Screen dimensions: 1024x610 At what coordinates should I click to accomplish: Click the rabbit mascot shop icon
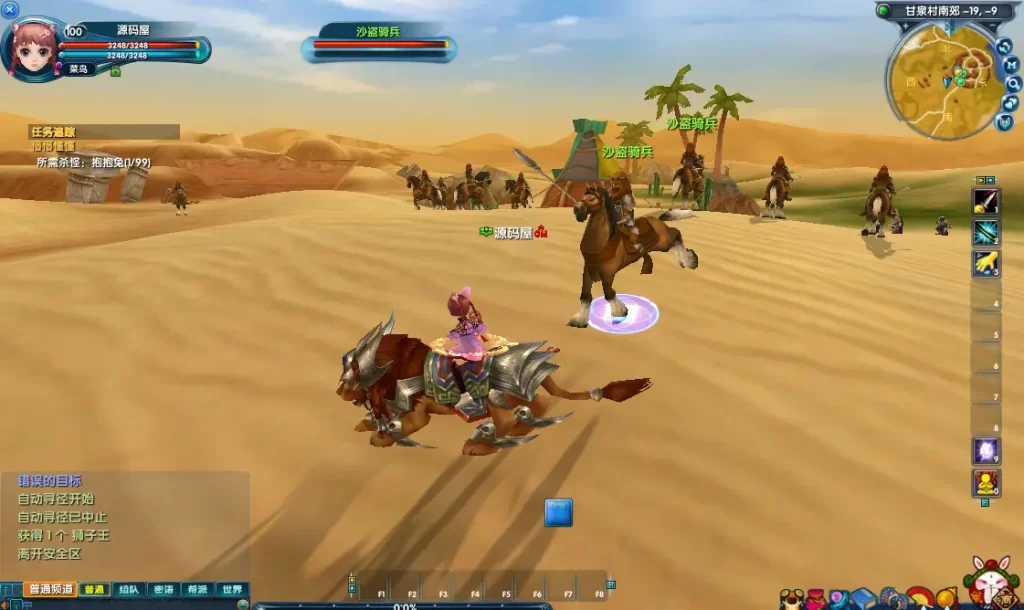tap(991, 582)
